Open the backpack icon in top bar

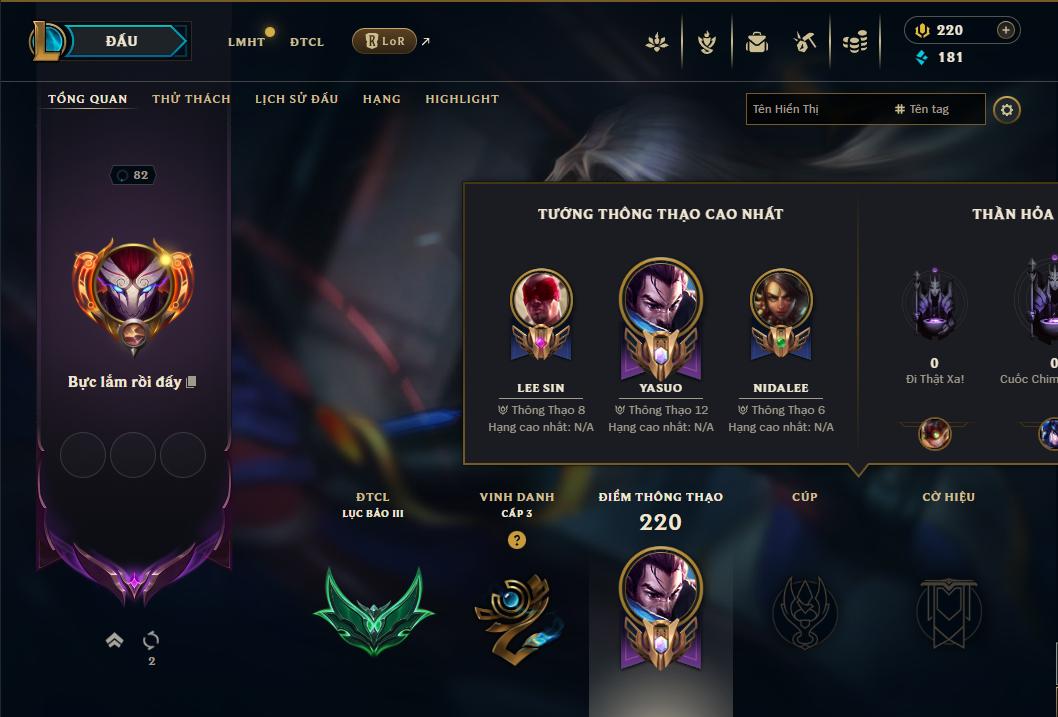(x=757, y=42)
